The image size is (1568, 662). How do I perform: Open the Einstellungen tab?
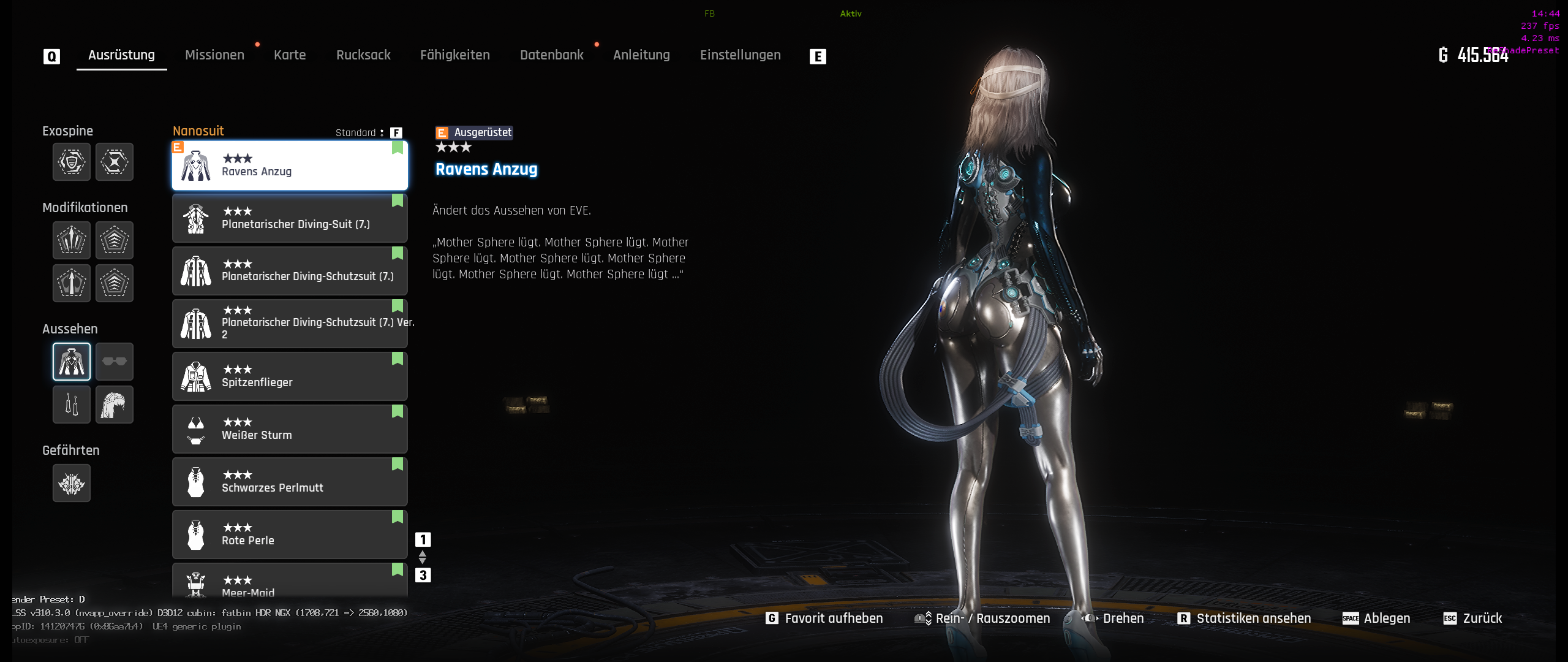coord(741,55)
